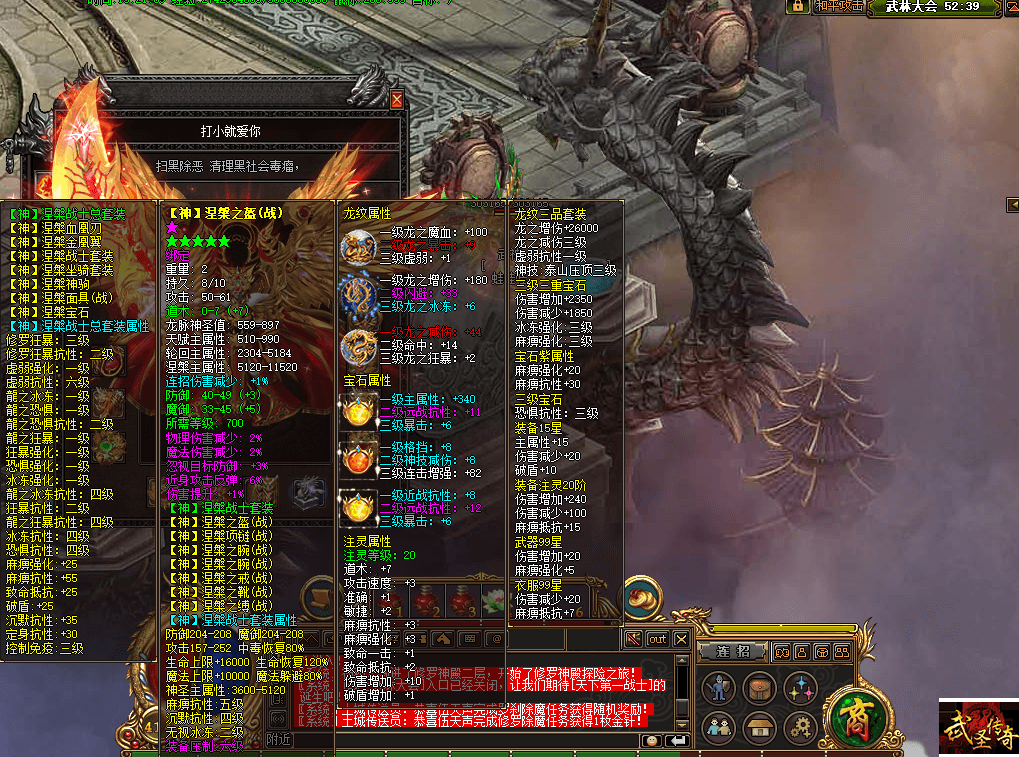Click the golden swirl orb icon
Image resolution: width=1019 pixels, height=757 pixels.
coord(641,597)
